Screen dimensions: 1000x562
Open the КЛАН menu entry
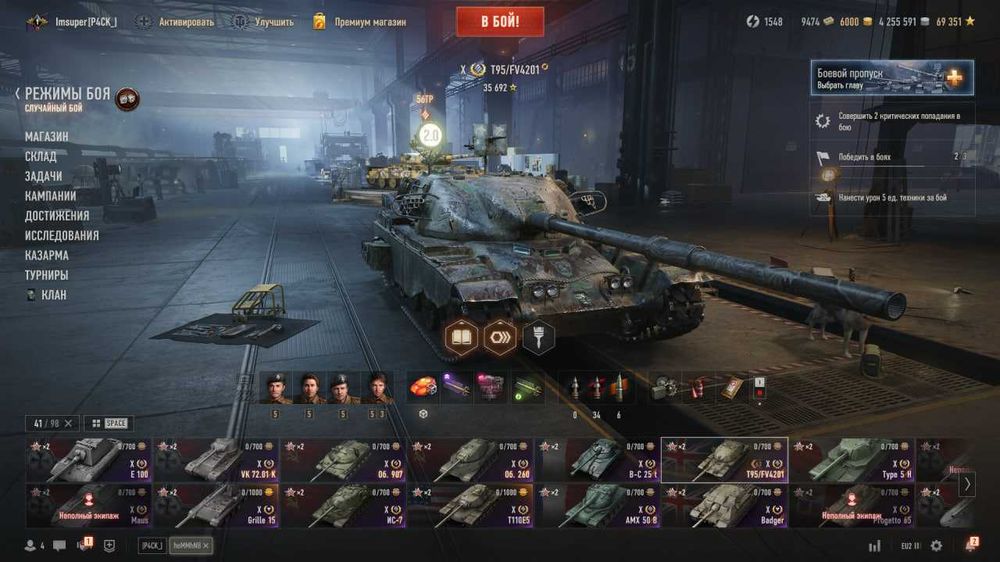coord(53,295)
